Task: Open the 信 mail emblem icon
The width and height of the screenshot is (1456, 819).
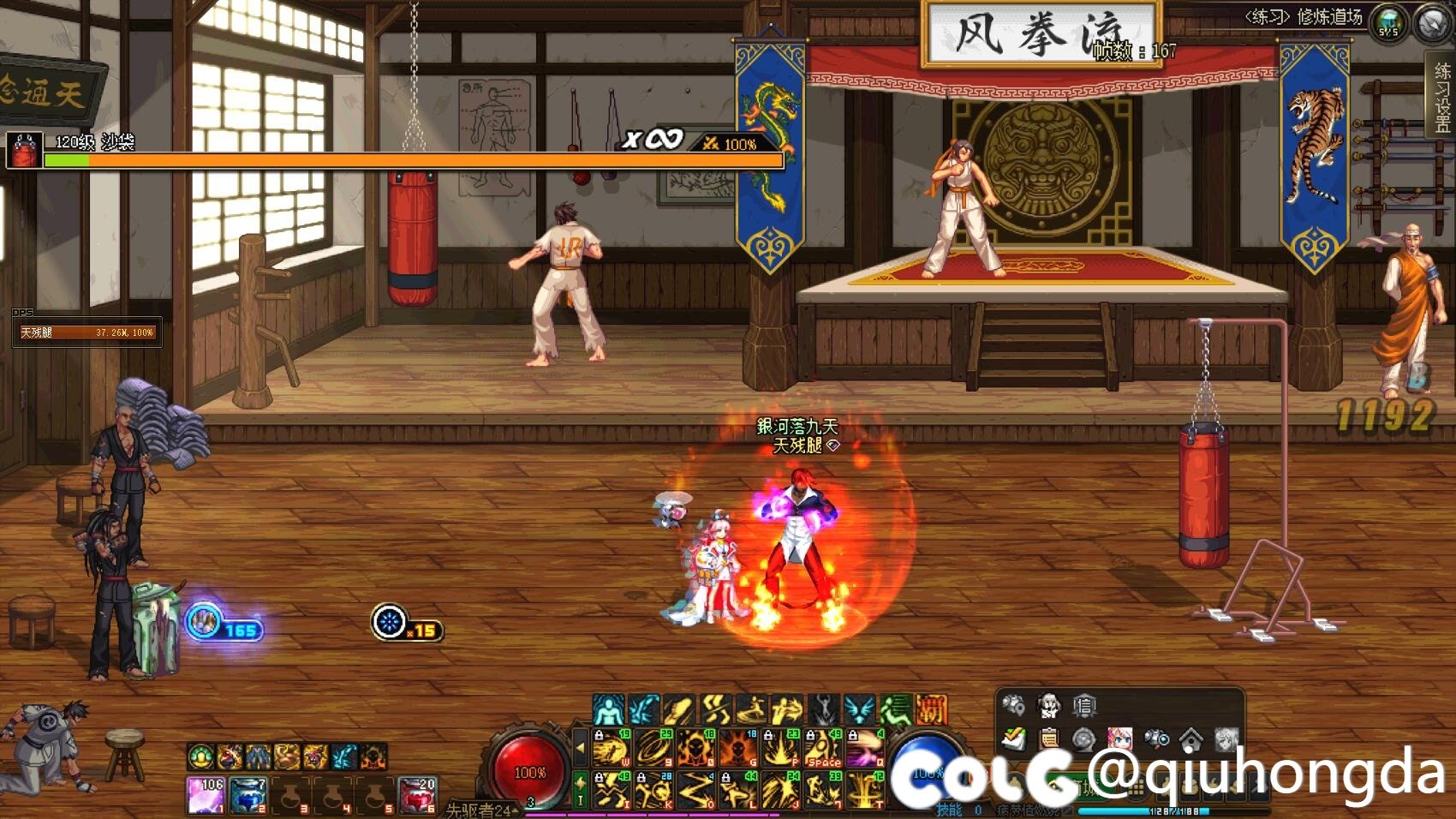Action: [x=1084, y=706]
